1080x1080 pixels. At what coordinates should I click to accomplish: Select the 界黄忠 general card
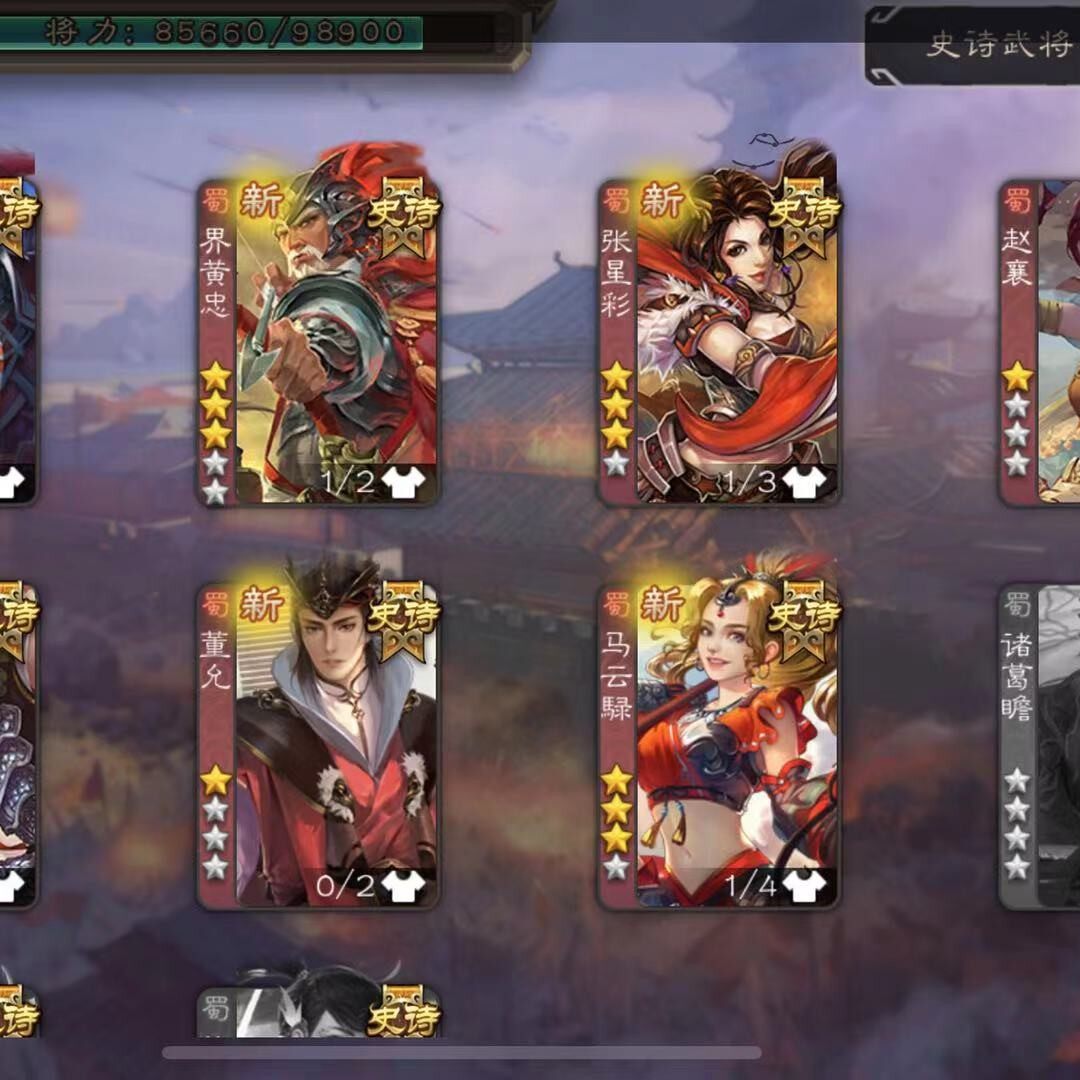point(318,340)
